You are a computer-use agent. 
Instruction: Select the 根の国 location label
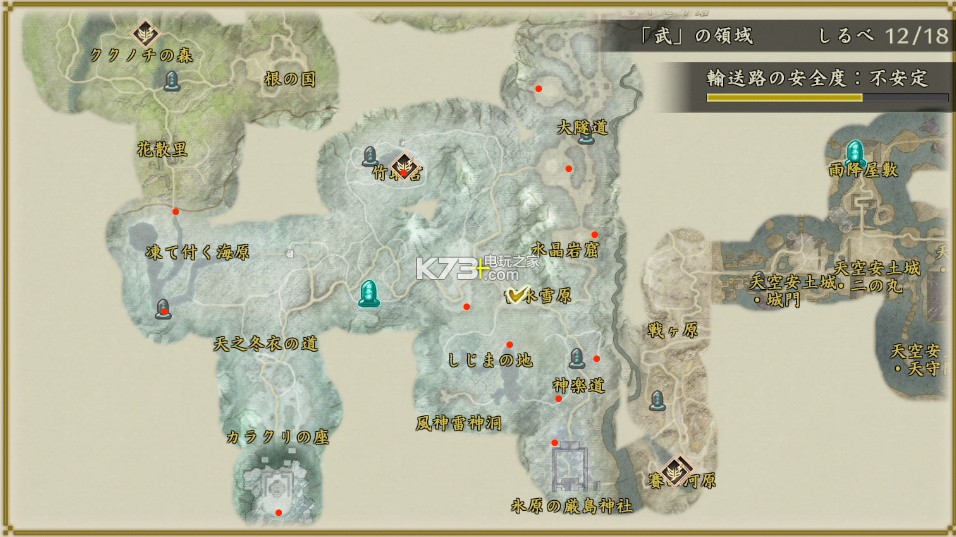[x=290, y=81]
